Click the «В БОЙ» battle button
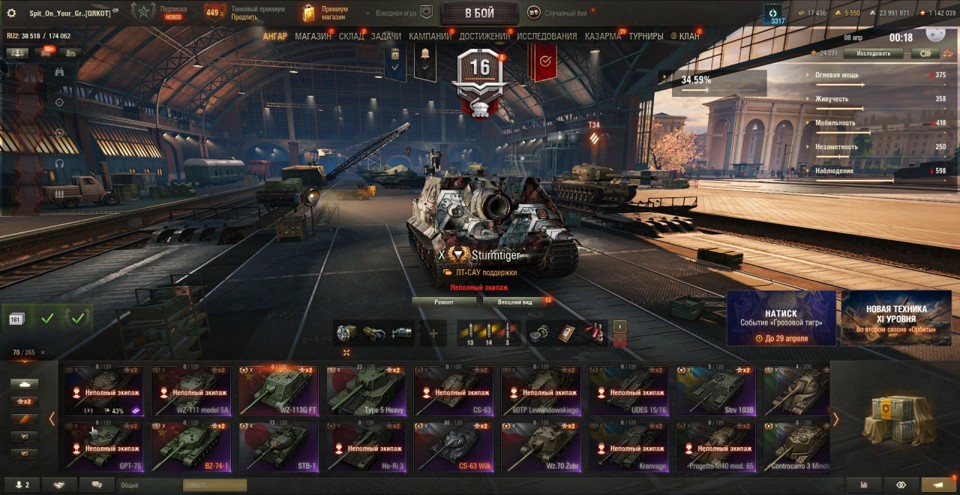 [479, 13]
